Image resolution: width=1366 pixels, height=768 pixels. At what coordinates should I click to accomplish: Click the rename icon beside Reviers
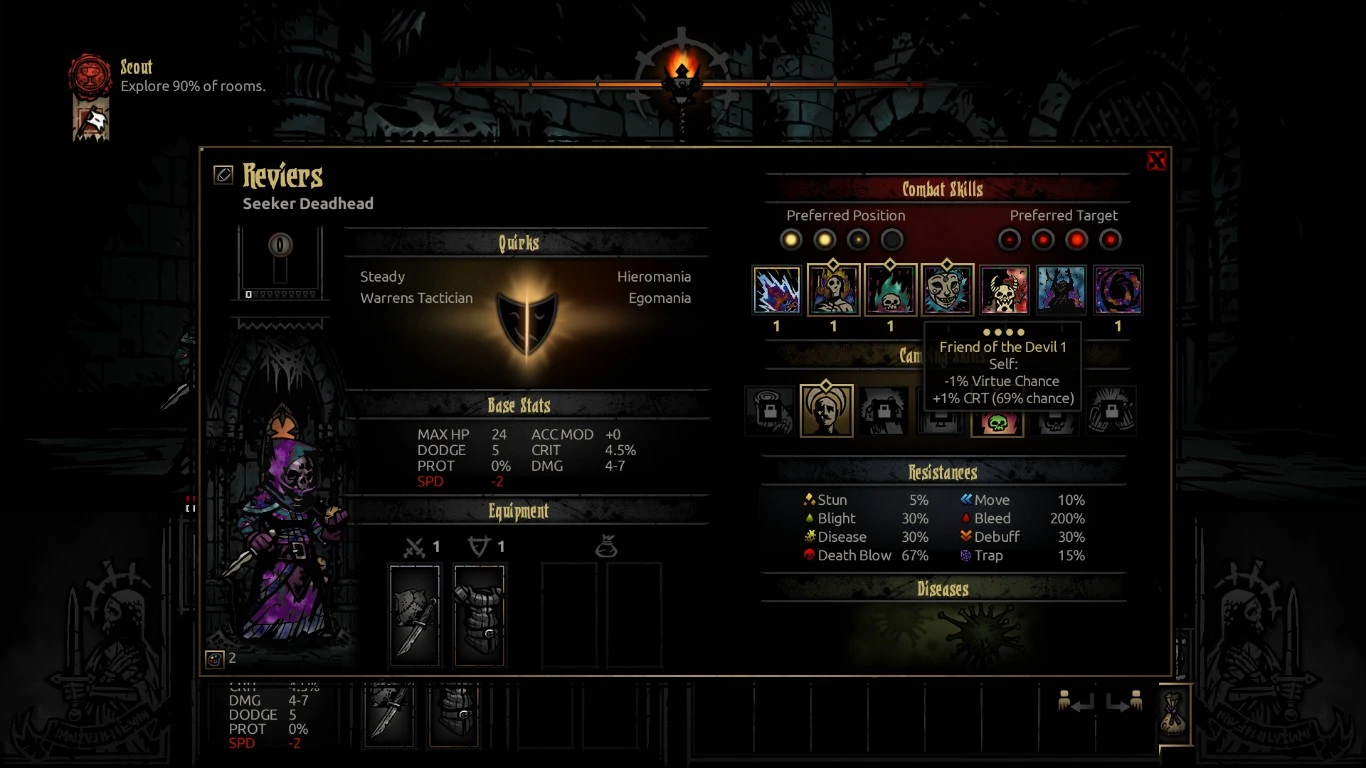[223, 175]
